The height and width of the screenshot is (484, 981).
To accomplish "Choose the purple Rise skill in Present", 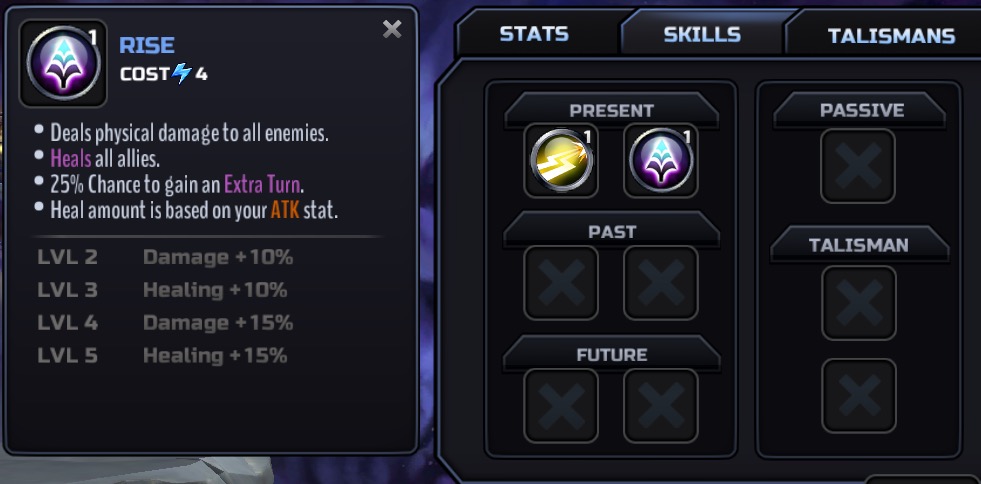I will [x=660, y=160].
